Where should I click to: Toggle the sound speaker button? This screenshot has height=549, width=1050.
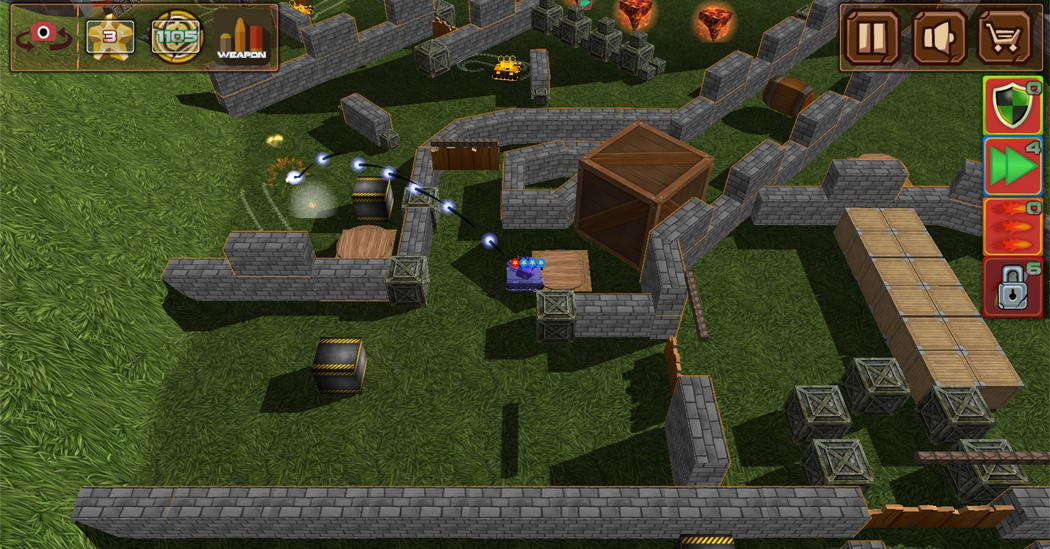[938, 38]
